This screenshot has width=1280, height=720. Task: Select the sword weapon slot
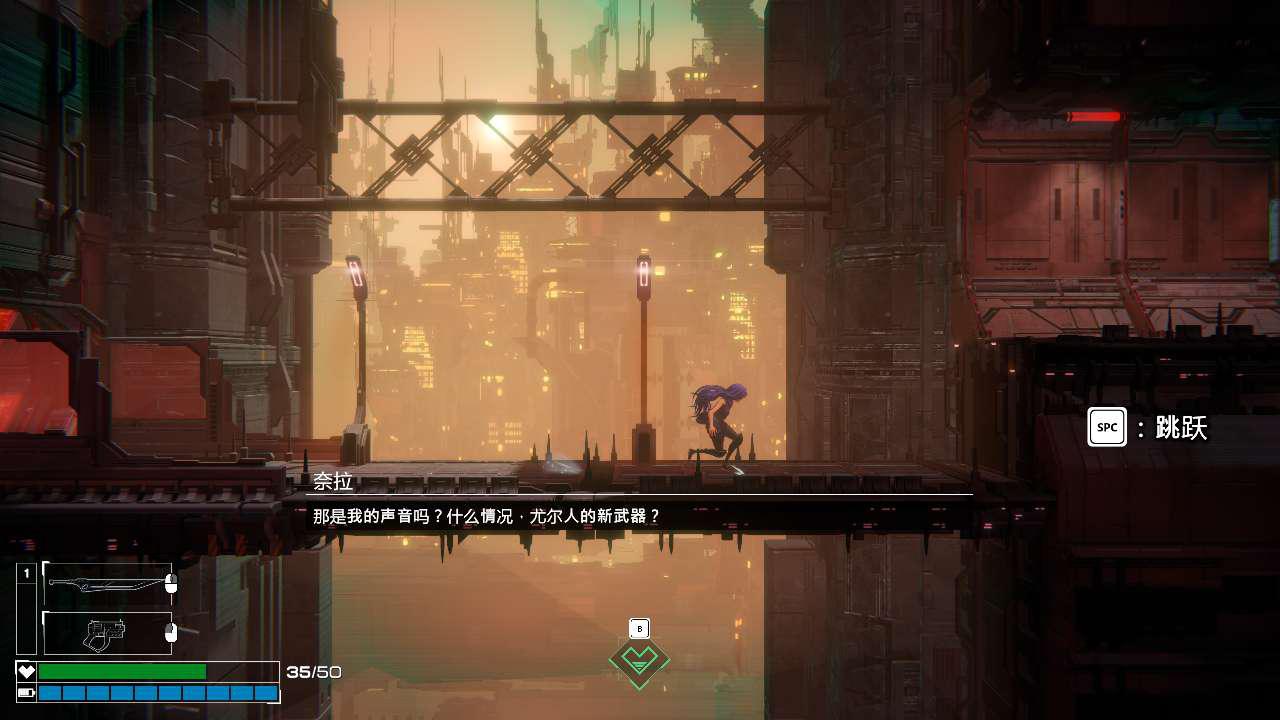106,584
